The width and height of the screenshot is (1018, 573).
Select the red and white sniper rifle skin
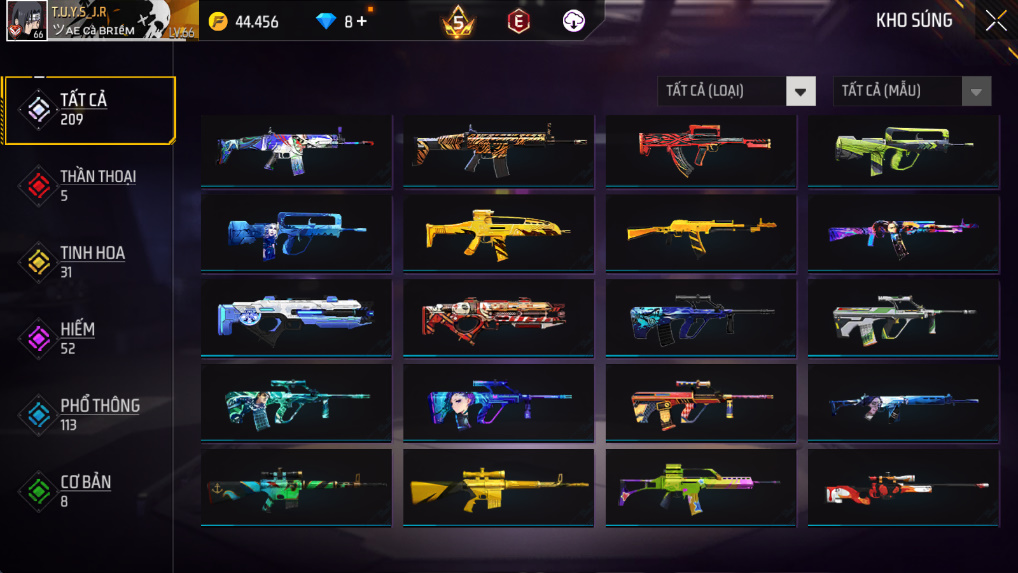pos(903,487)
